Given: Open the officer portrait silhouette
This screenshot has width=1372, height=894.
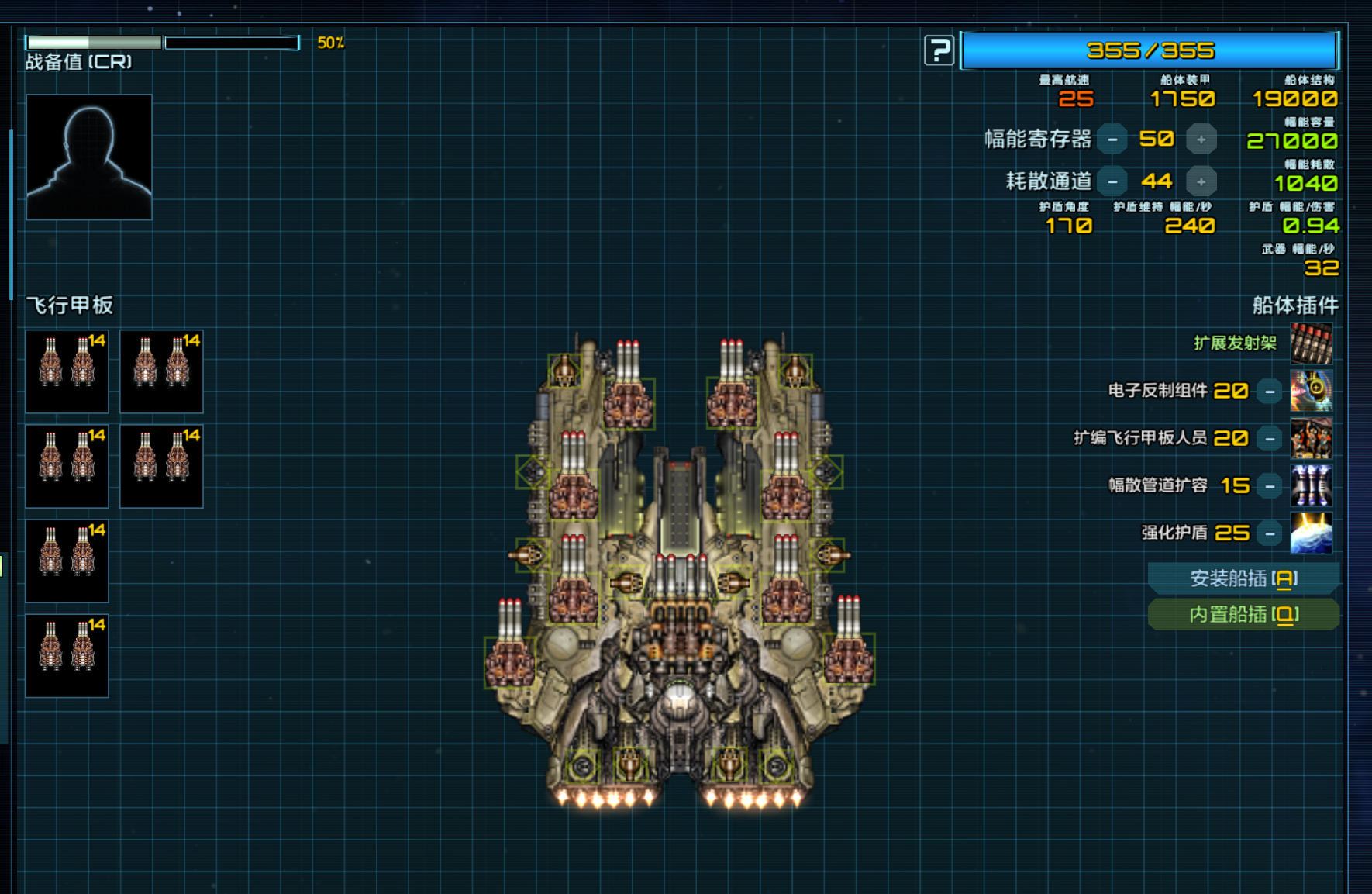Looking at the screenshot, I should pyautogui.click(x=89, y=157).
